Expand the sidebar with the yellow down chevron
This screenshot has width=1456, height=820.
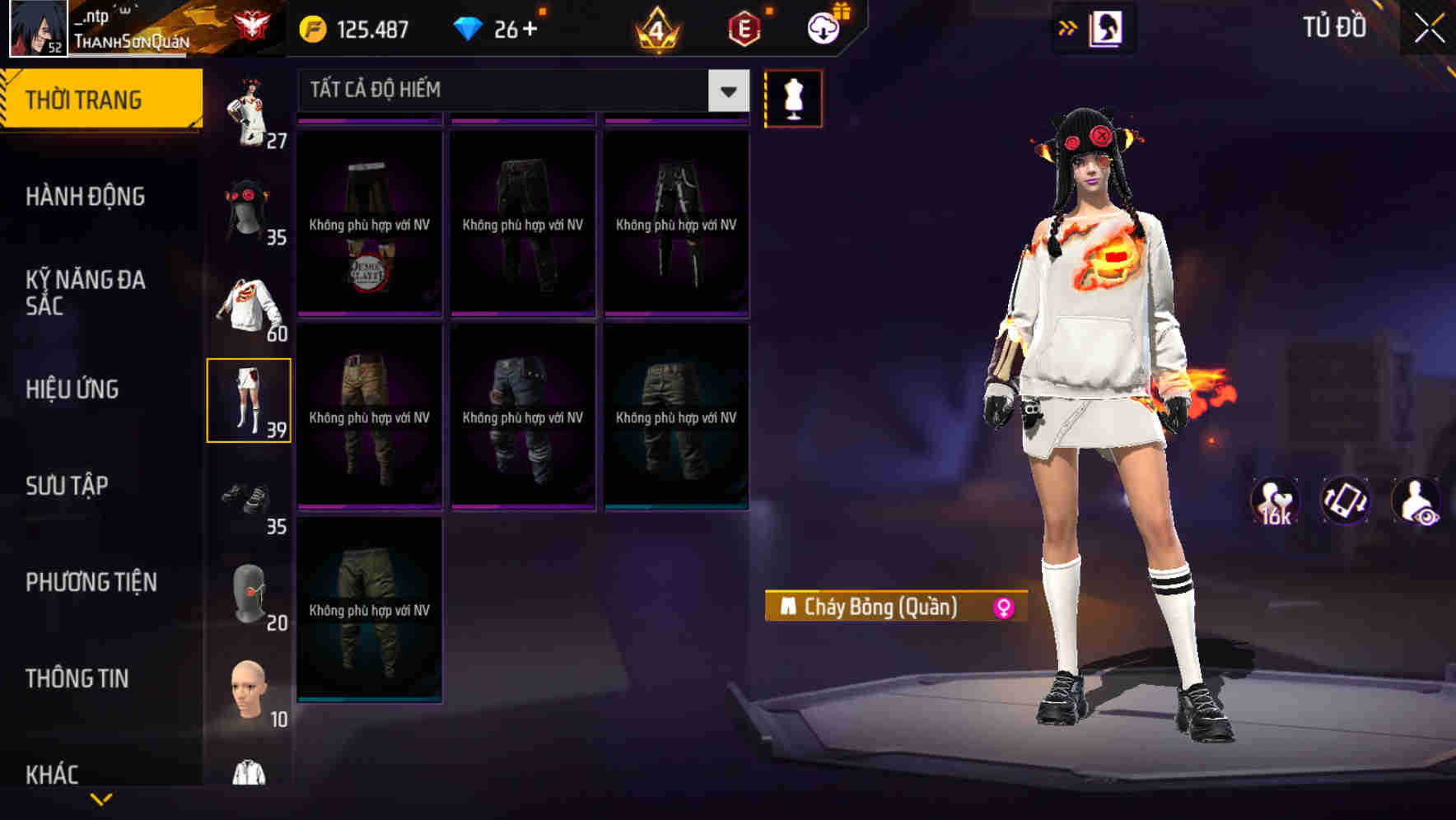(100, 799)
